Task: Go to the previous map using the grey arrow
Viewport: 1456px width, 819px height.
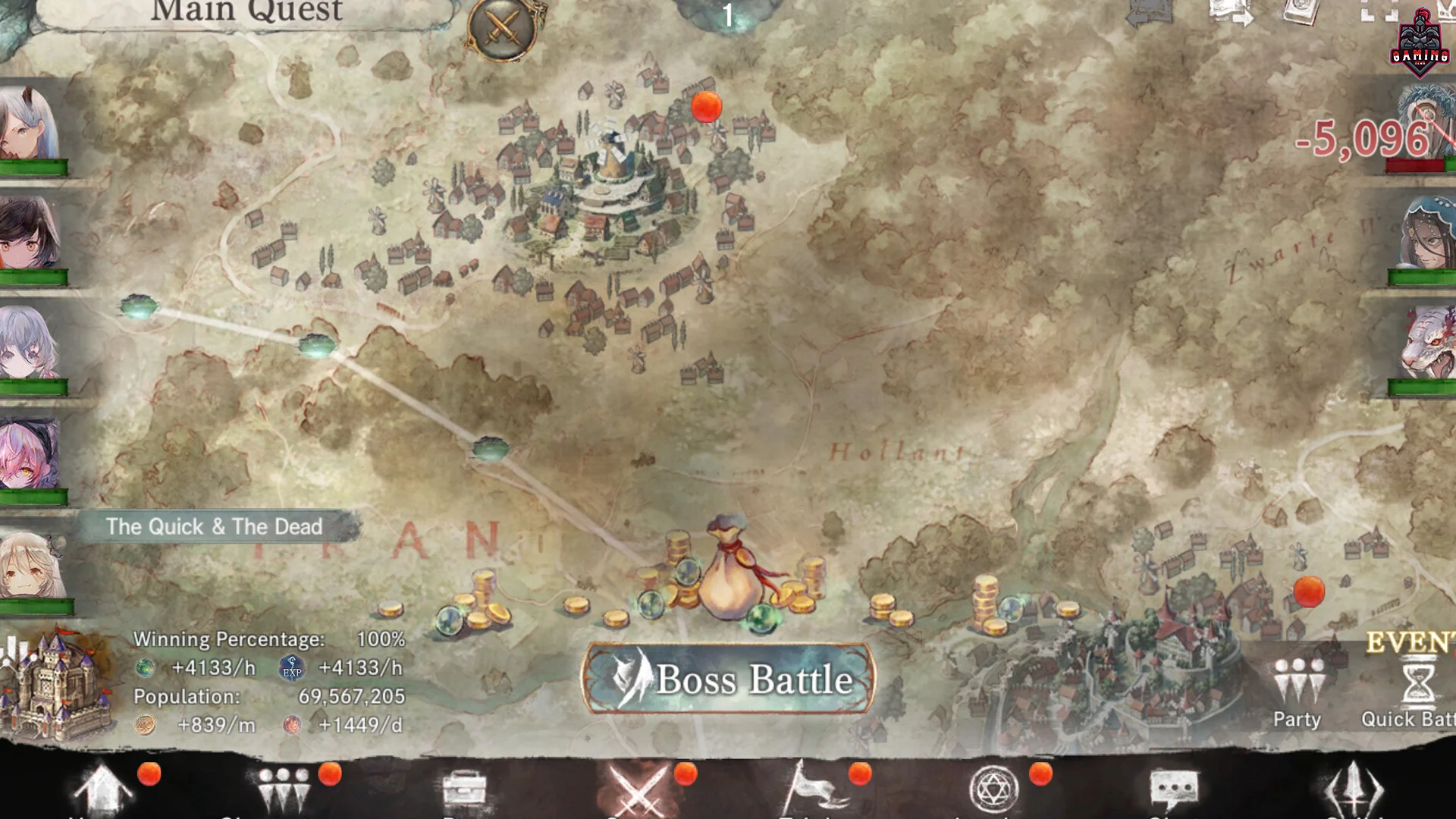Action: click(1150, 12)
